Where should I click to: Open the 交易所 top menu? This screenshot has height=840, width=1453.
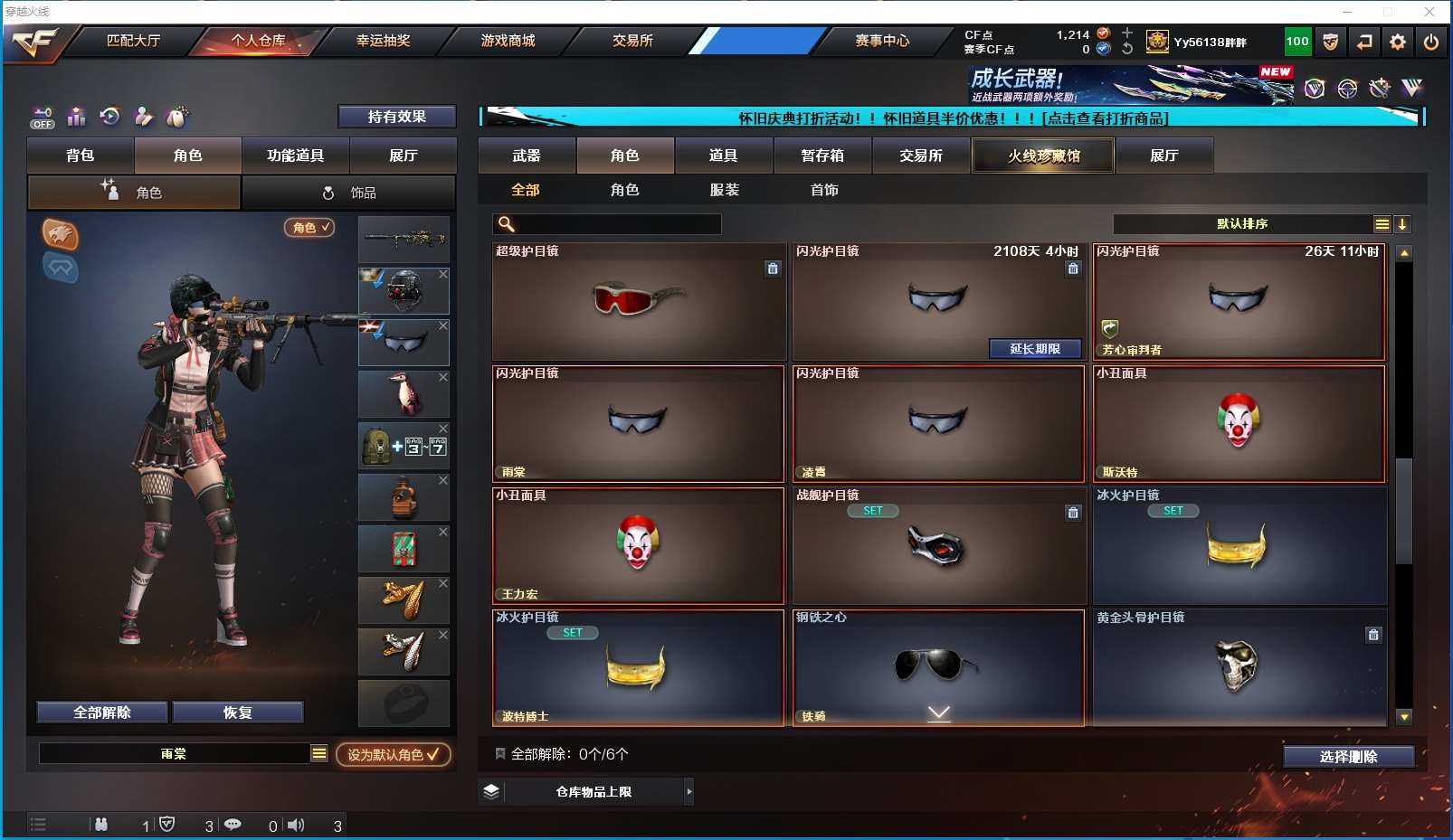pos(632,41)
